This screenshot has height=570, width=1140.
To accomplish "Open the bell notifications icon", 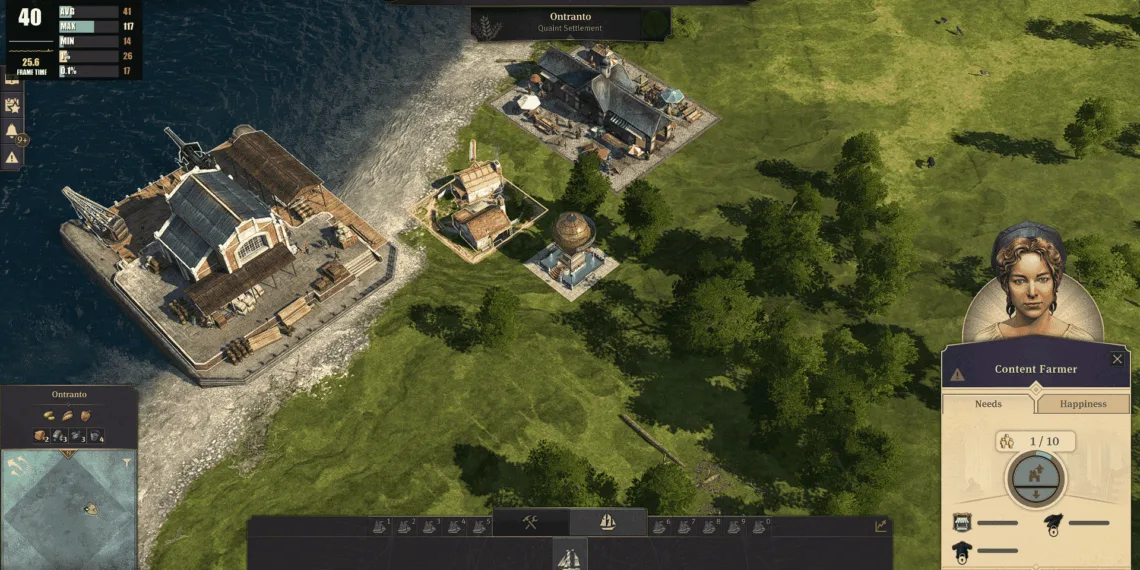I will click(12, 131).
